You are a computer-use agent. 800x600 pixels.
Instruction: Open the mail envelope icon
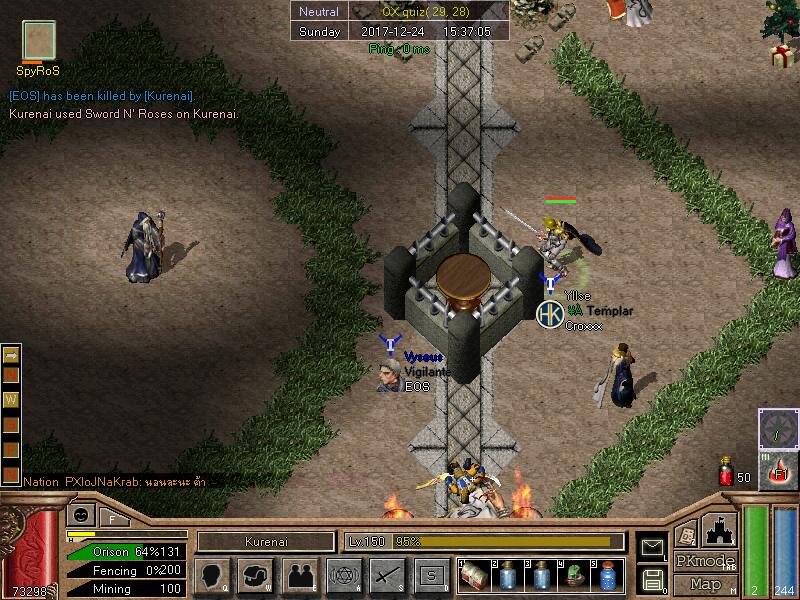pos(652,547)
